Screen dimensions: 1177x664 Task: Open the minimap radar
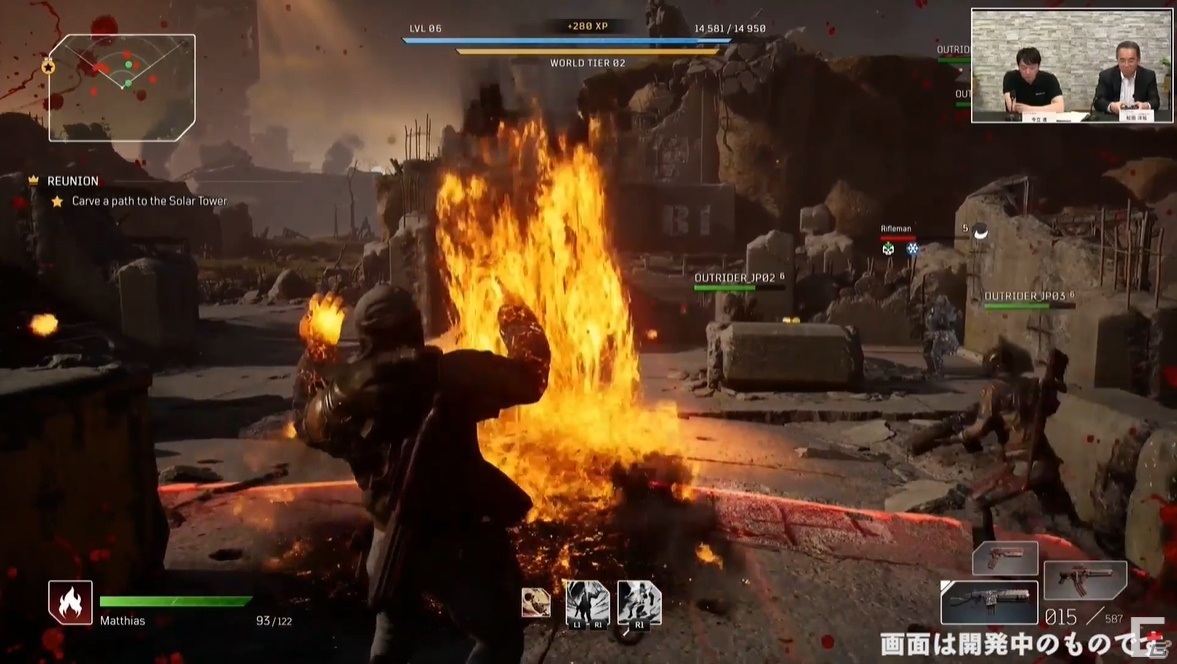122,87
